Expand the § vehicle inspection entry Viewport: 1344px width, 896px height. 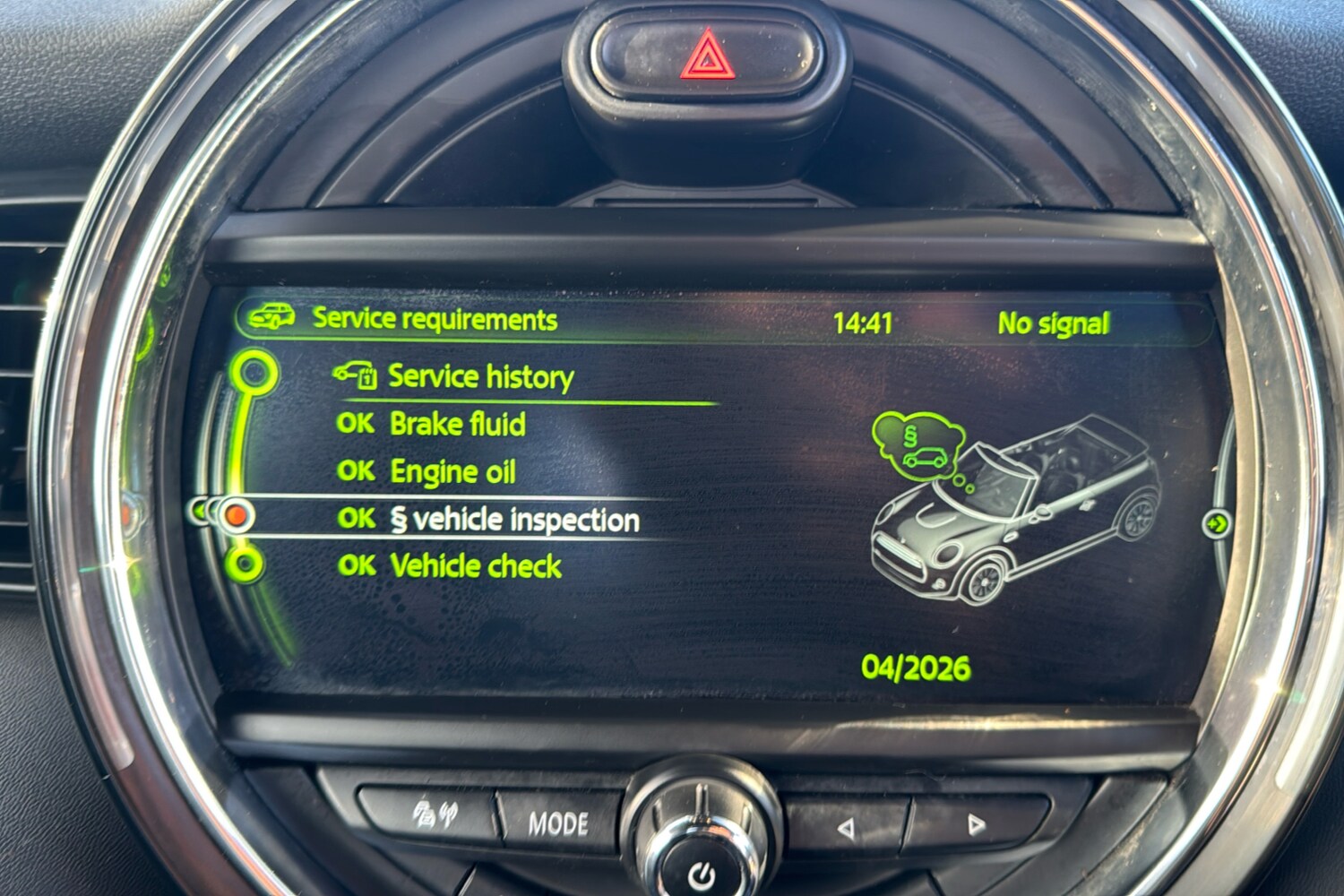[515, 518]
